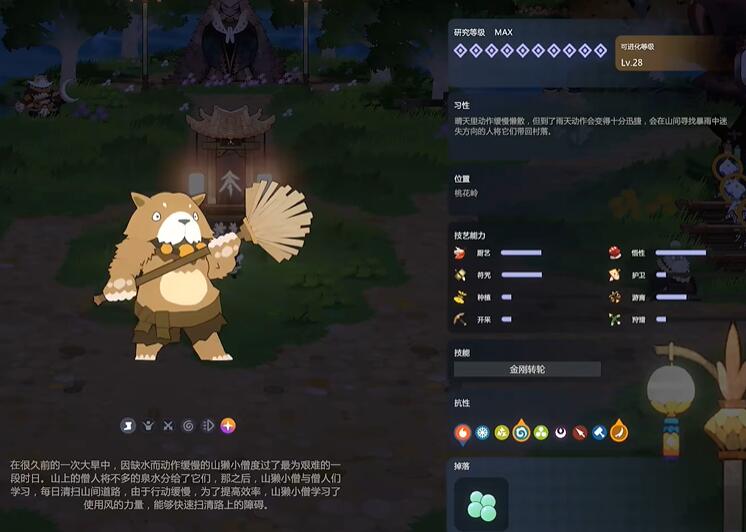Viewport: 746px width, 532px height.
Task: Choose the purple-orange sparkle action icon
Action: coord(228,425)
